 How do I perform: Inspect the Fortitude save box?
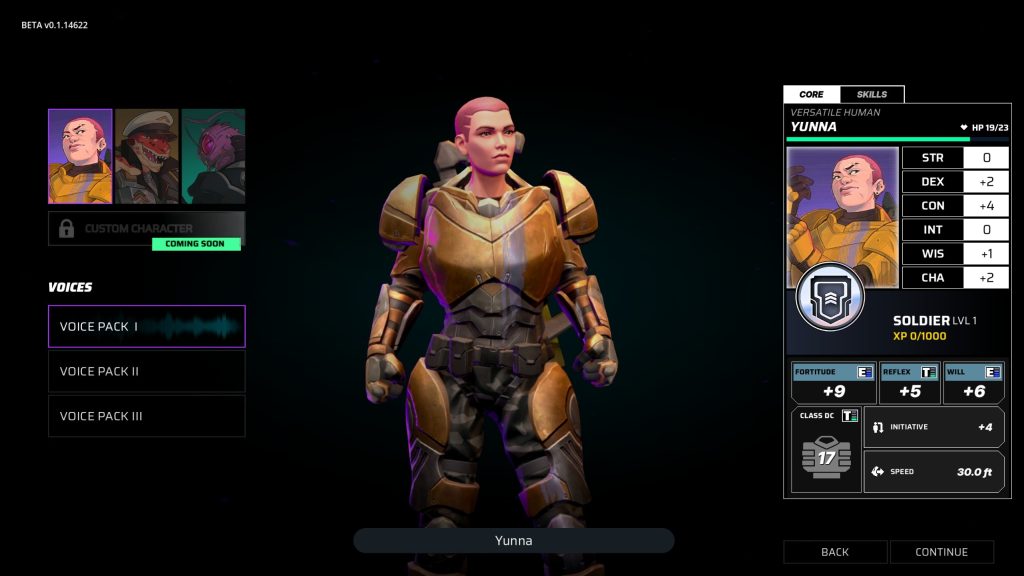833,383
